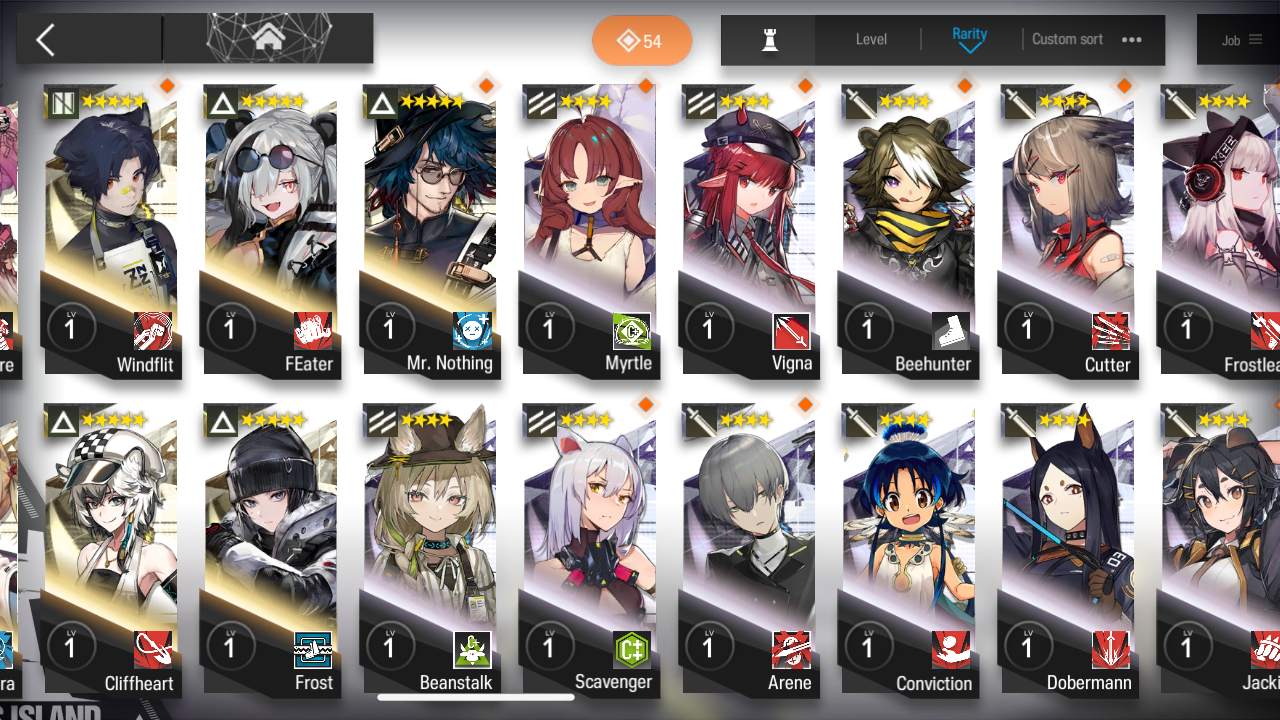Select Myrtle's operator card
The image size is (1280, 720).
(589, 230)
